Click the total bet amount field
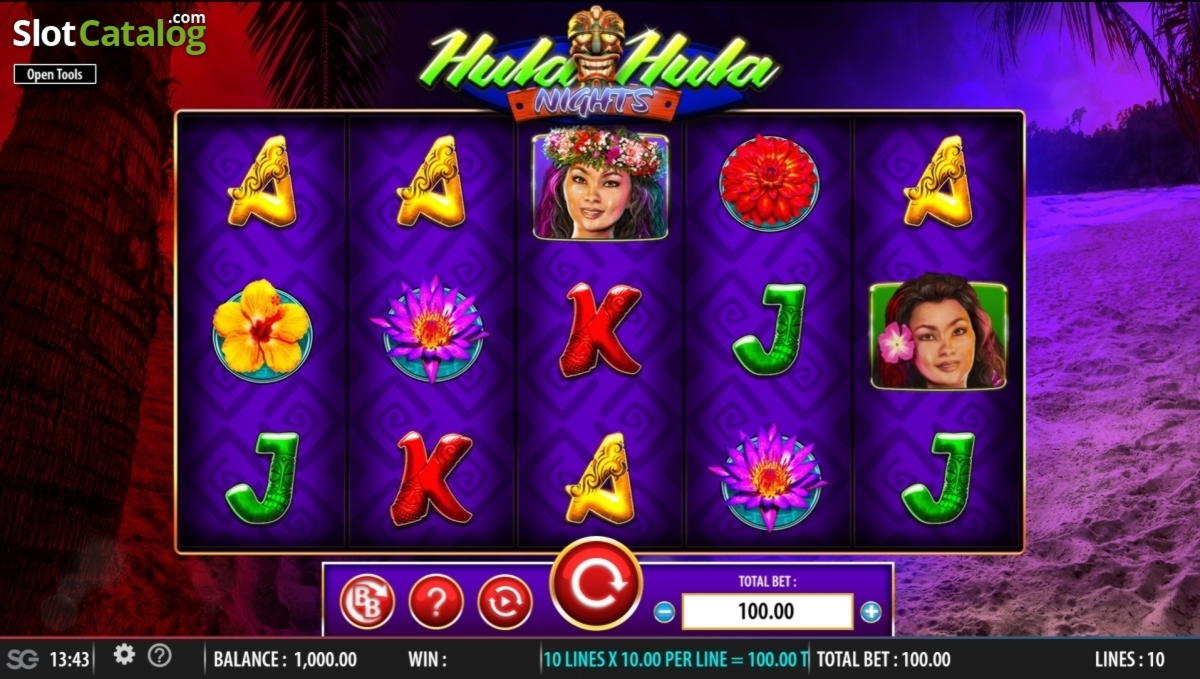This screenshot has height=679, width=1200. [x=767, y=611]
